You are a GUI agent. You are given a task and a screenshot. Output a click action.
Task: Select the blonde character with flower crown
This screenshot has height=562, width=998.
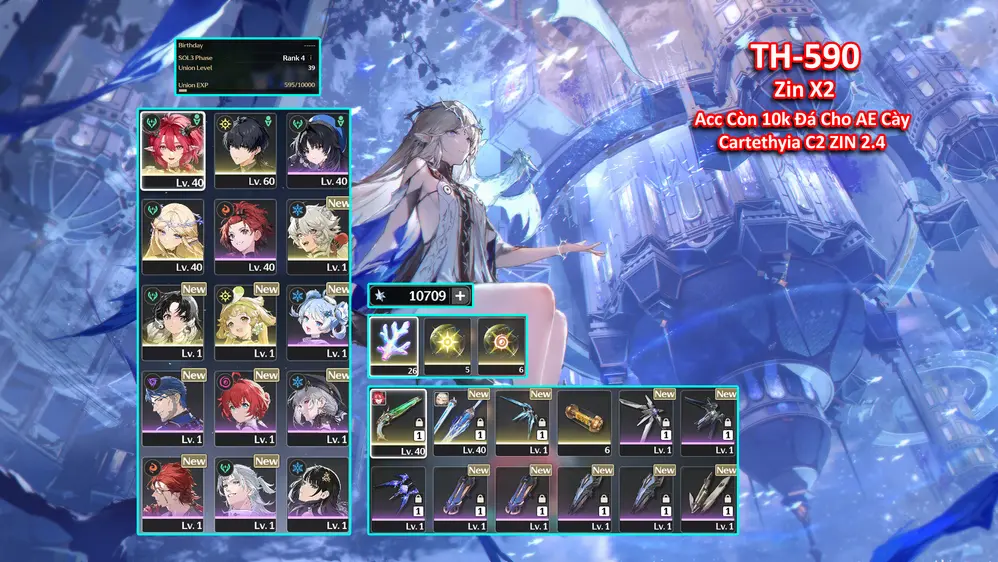172,236
